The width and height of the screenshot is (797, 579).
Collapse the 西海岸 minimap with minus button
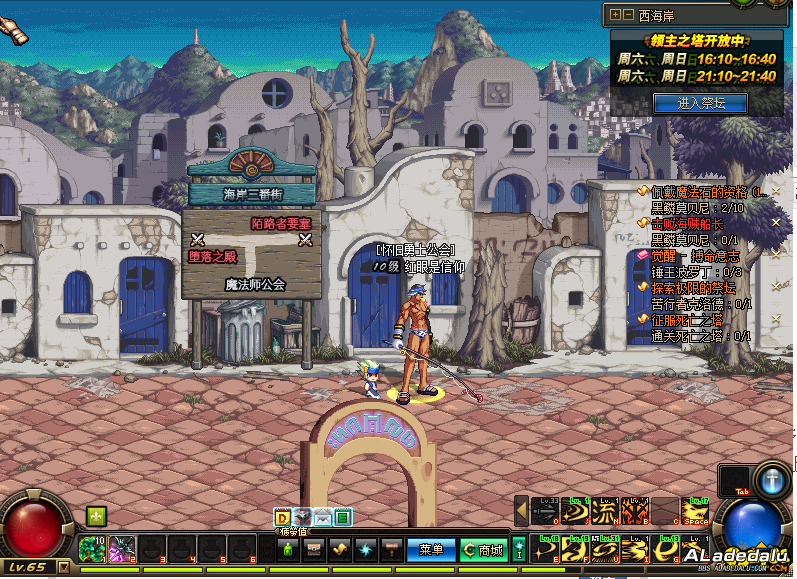tap(627, 15)
